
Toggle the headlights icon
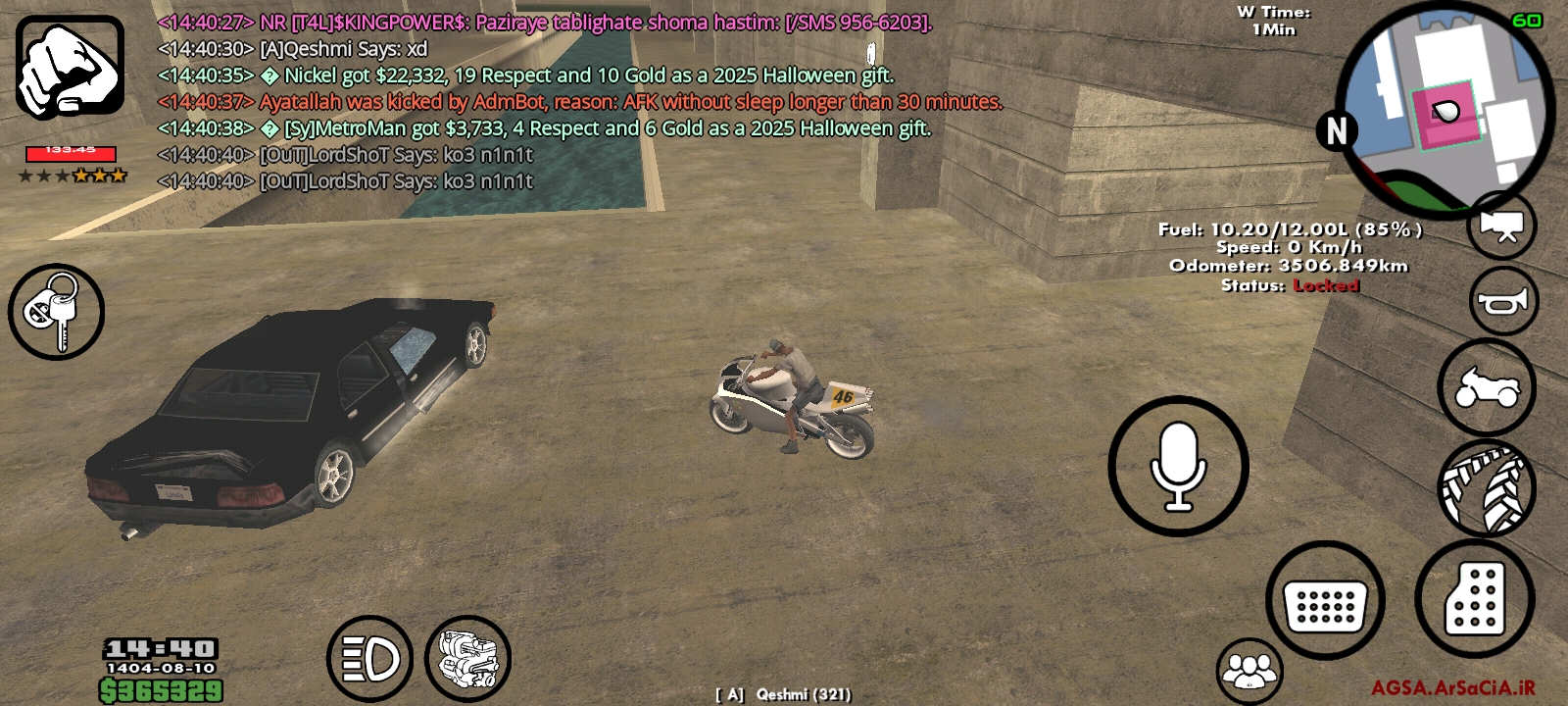point(370,659)
